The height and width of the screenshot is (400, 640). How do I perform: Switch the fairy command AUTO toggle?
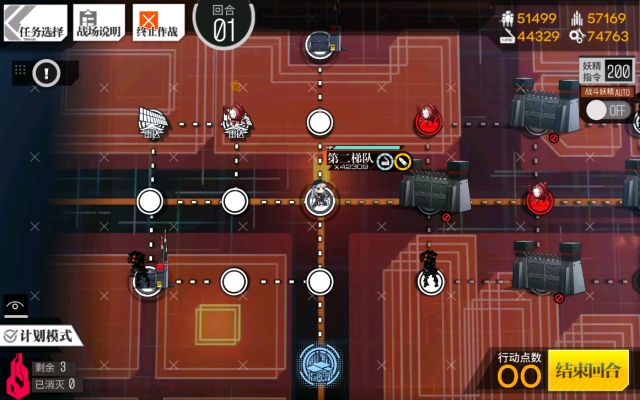coord(607,109)
